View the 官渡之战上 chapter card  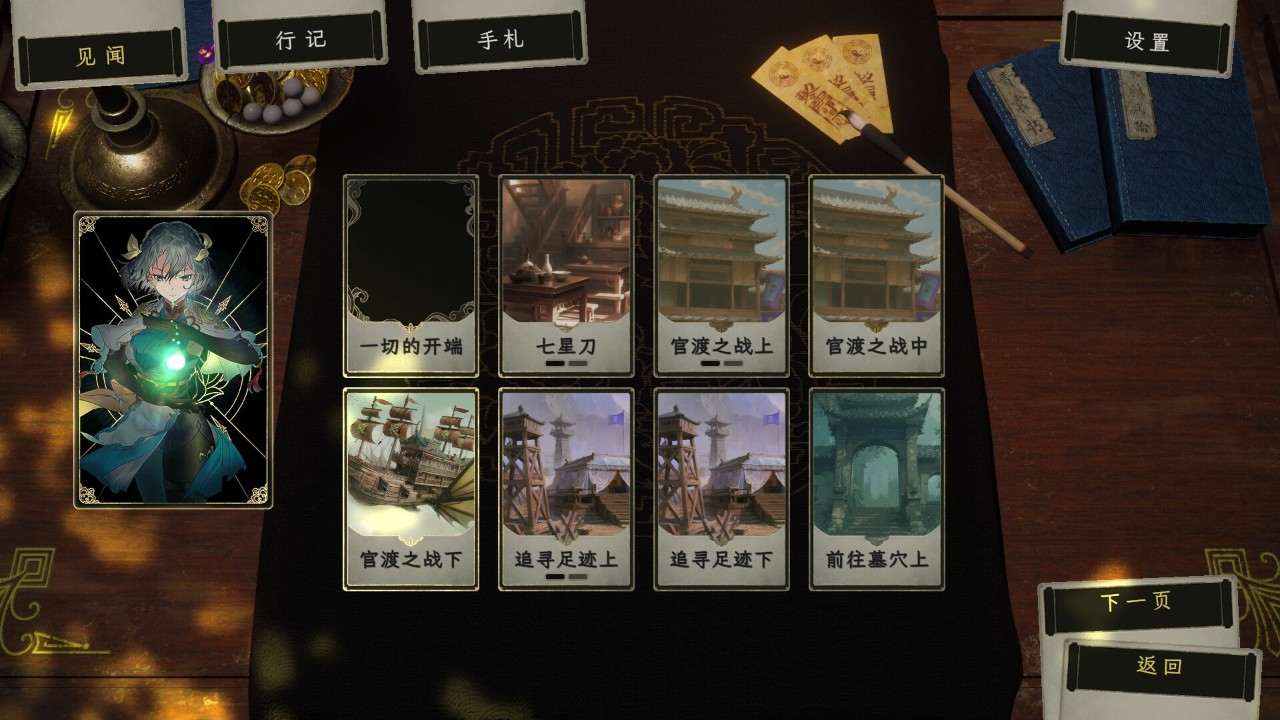click(721, 274)
